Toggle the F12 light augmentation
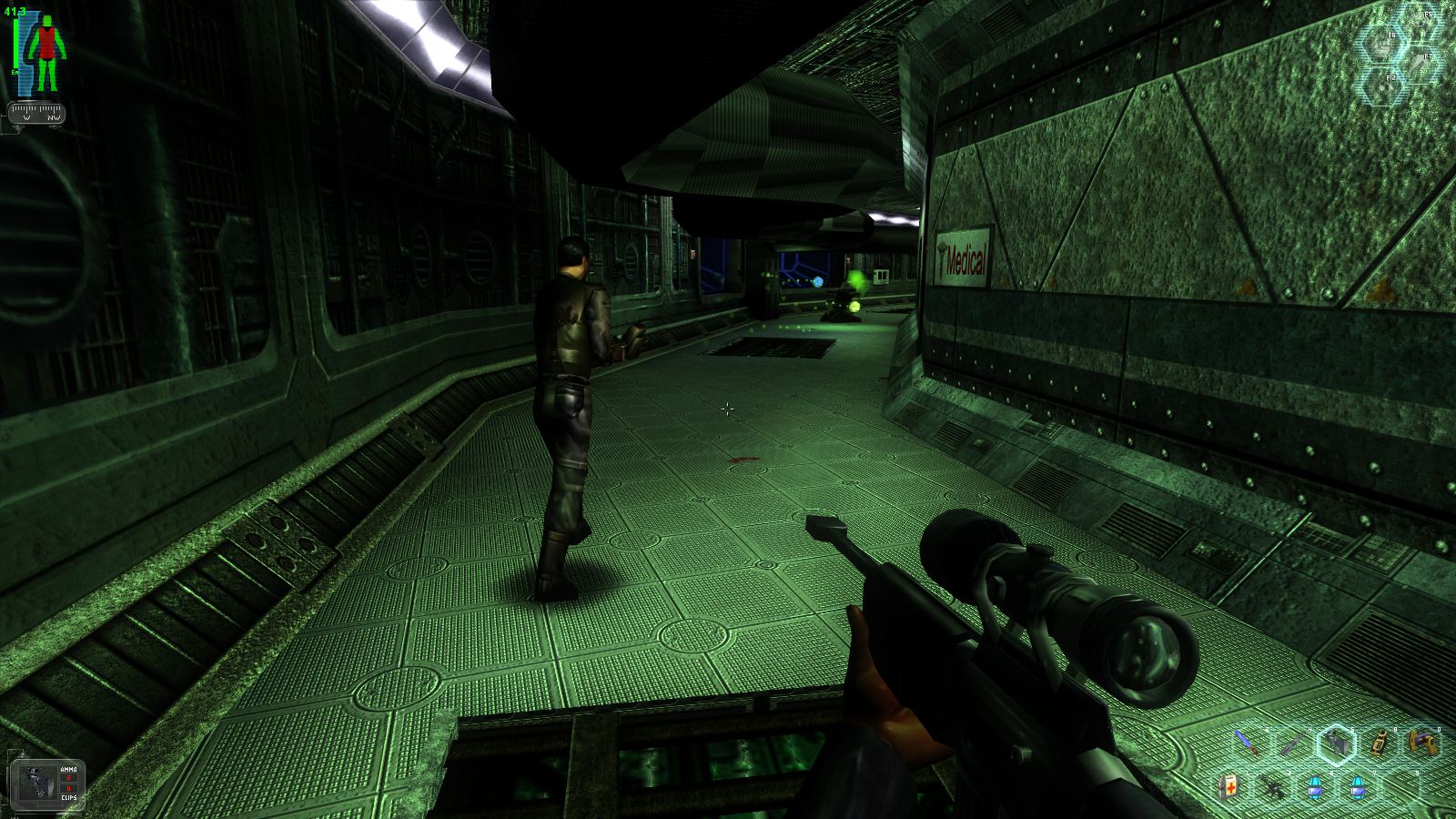Screen dimensions: 1456x819 pos(1384,86)
